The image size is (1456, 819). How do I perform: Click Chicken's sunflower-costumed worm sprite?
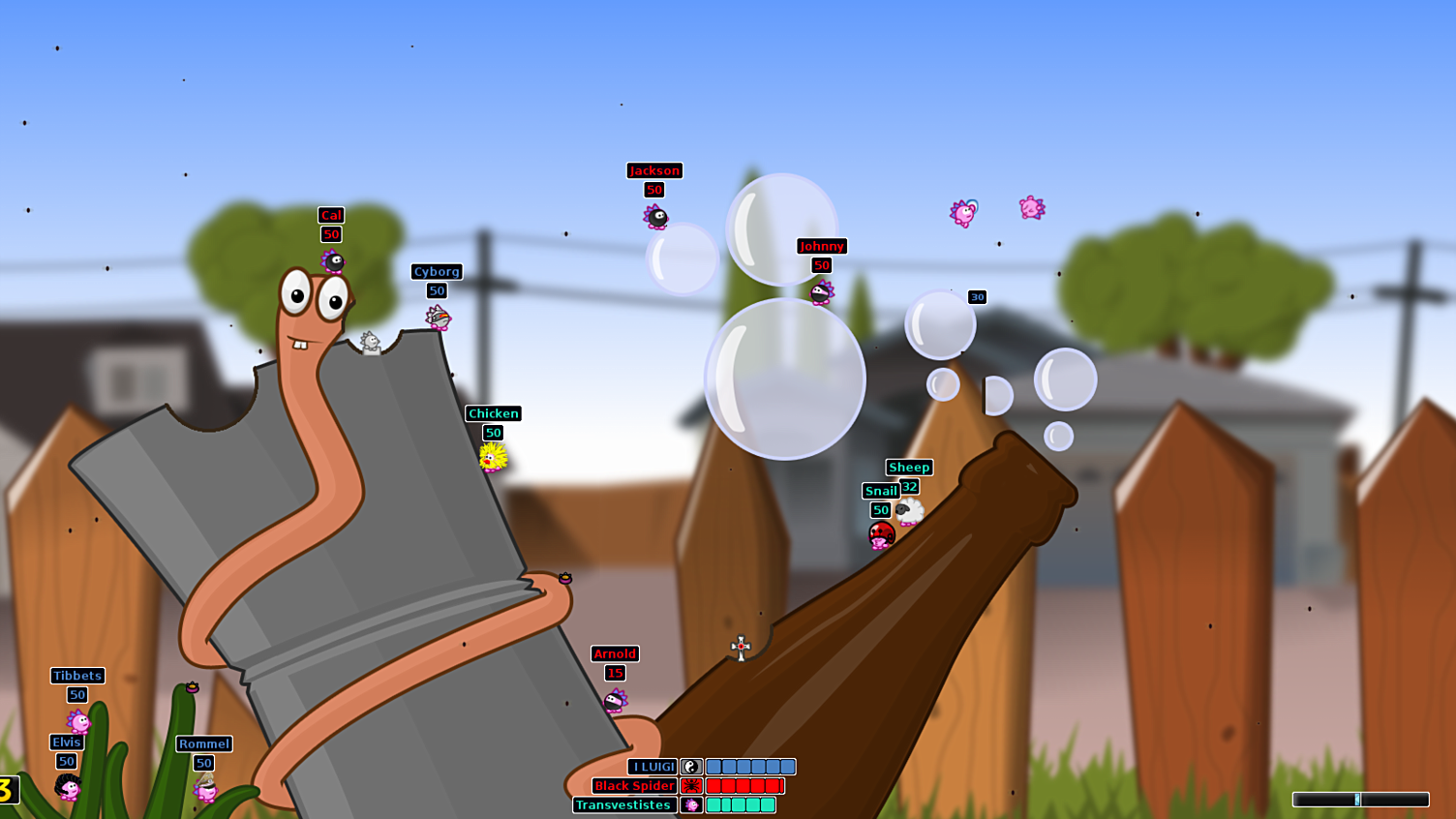[x=492, y=456]
